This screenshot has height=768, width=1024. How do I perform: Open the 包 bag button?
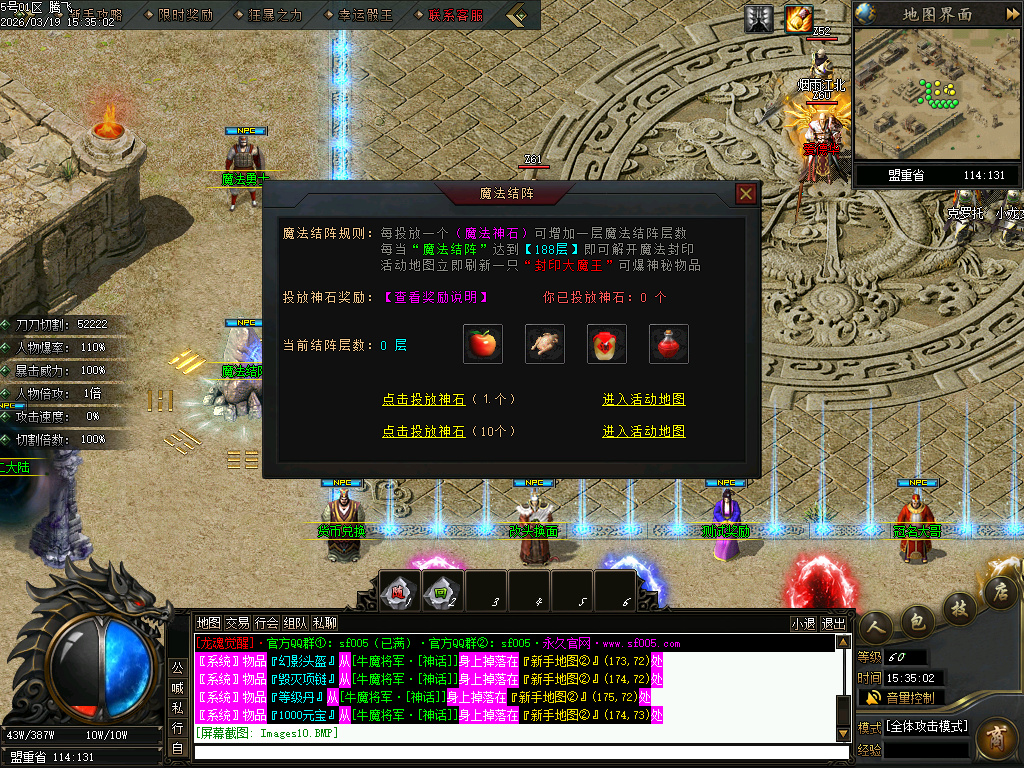click(x=916, y=622)
